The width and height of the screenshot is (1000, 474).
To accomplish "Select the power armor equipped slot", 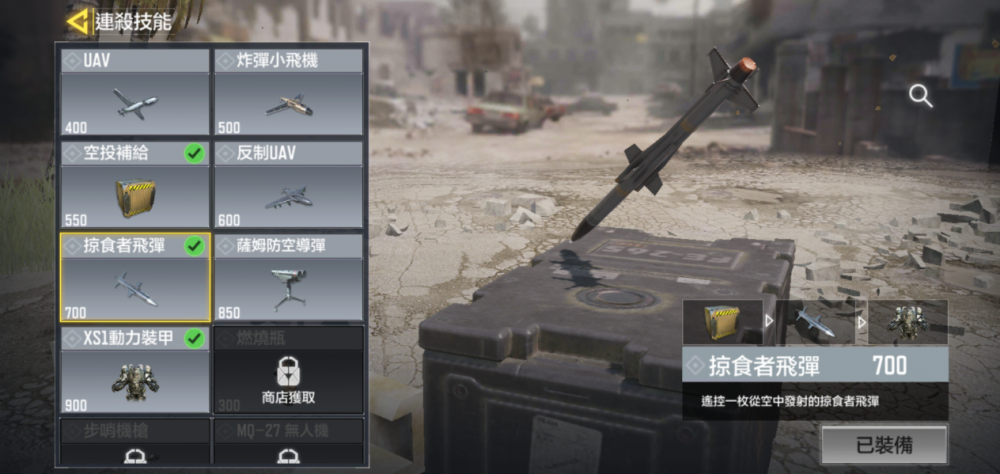I will click(907, 322).
